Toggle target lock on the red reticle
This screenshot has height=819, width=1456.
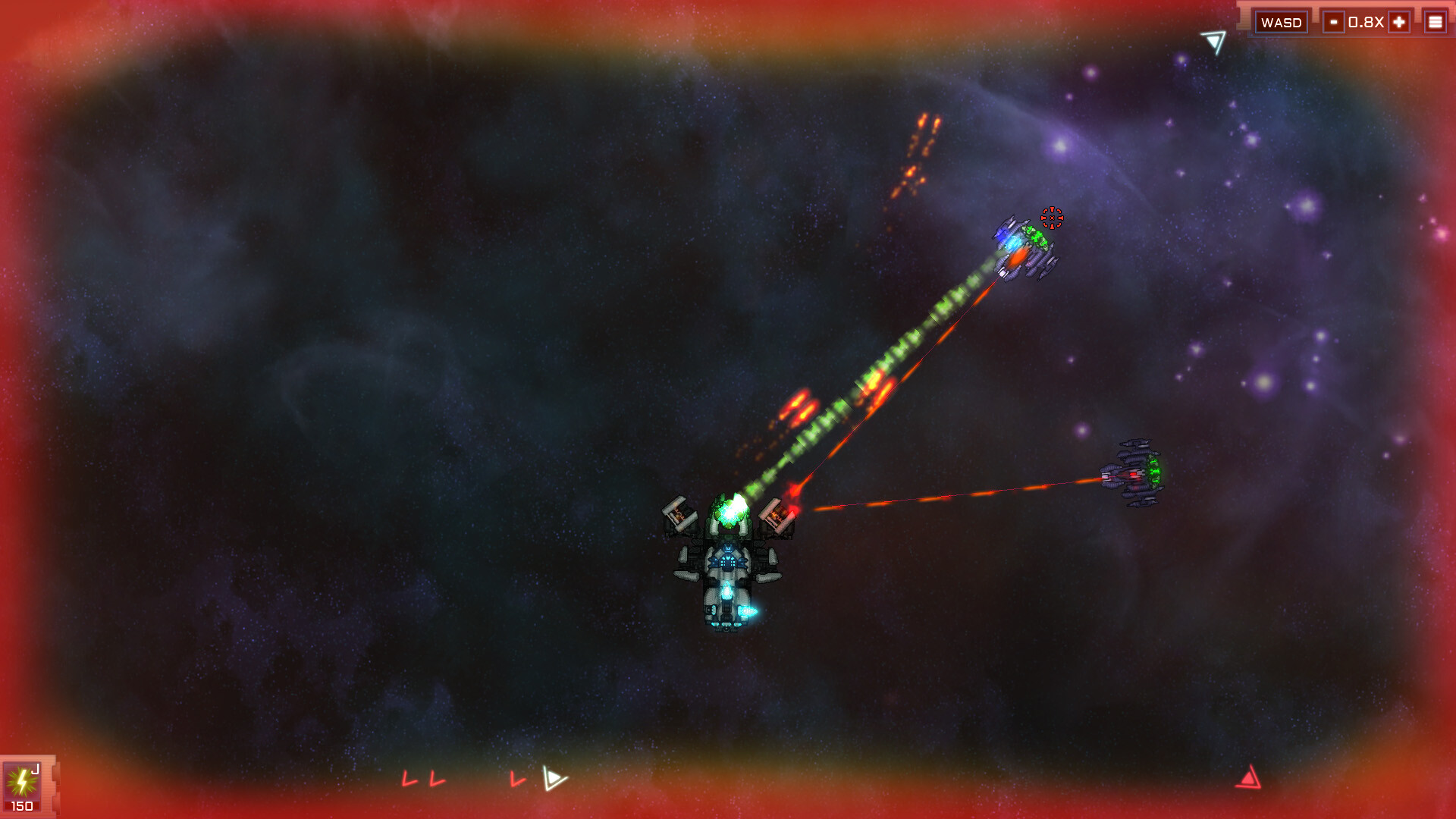pos(1053,219)
